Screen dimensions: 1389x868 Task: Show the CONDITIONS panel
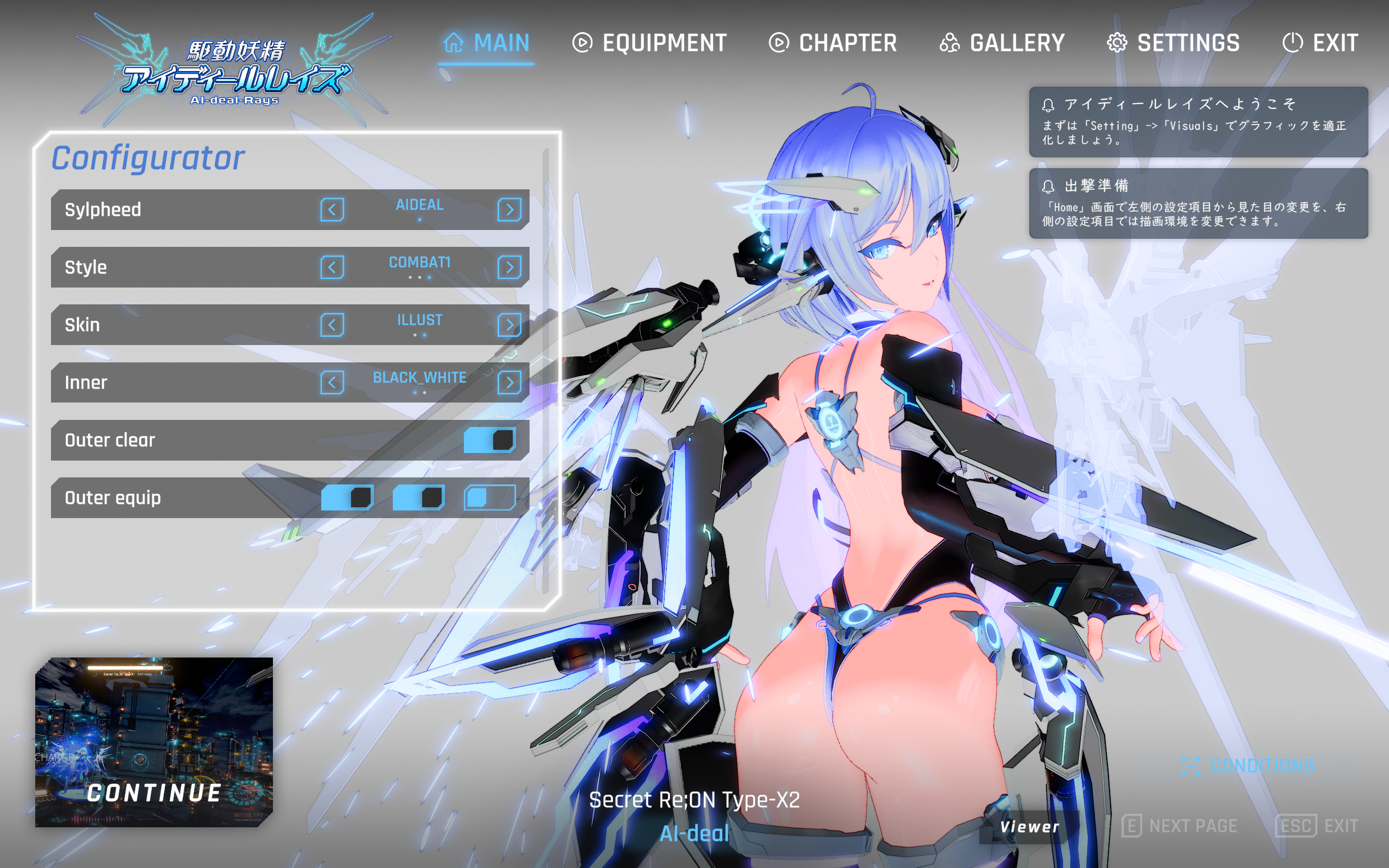[1248, 766]
